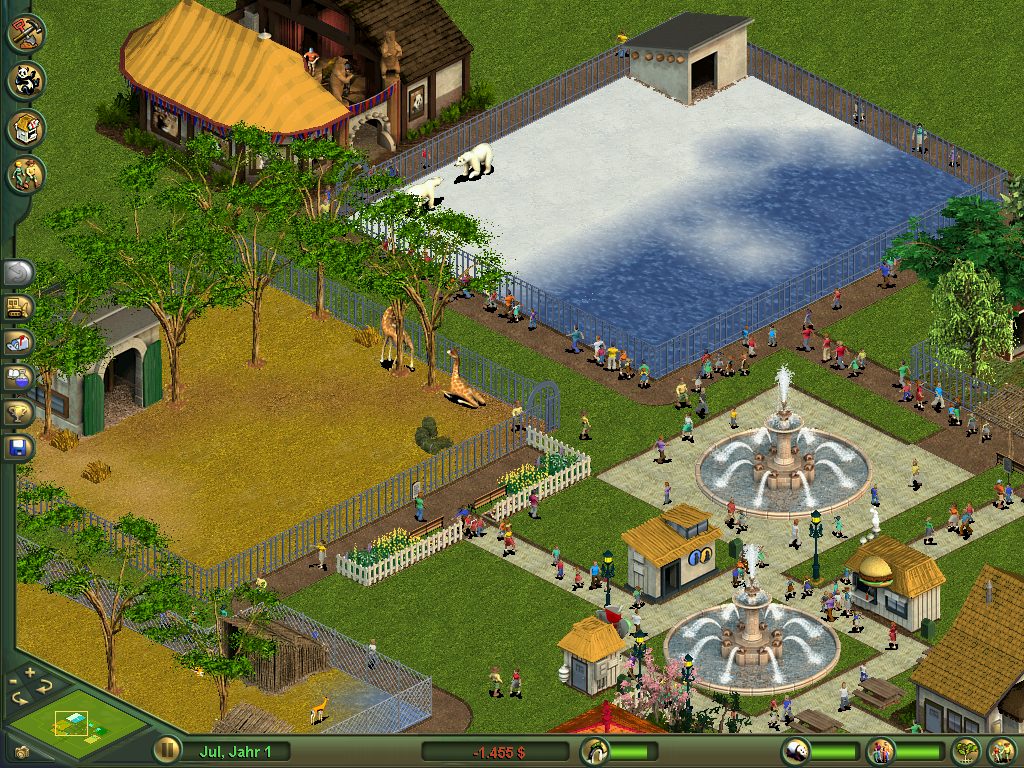This screenshot has width=1024, height=768.
Task: Open the adopt animal panda menu
Action: pyautogui.click(x=26, y=80)
